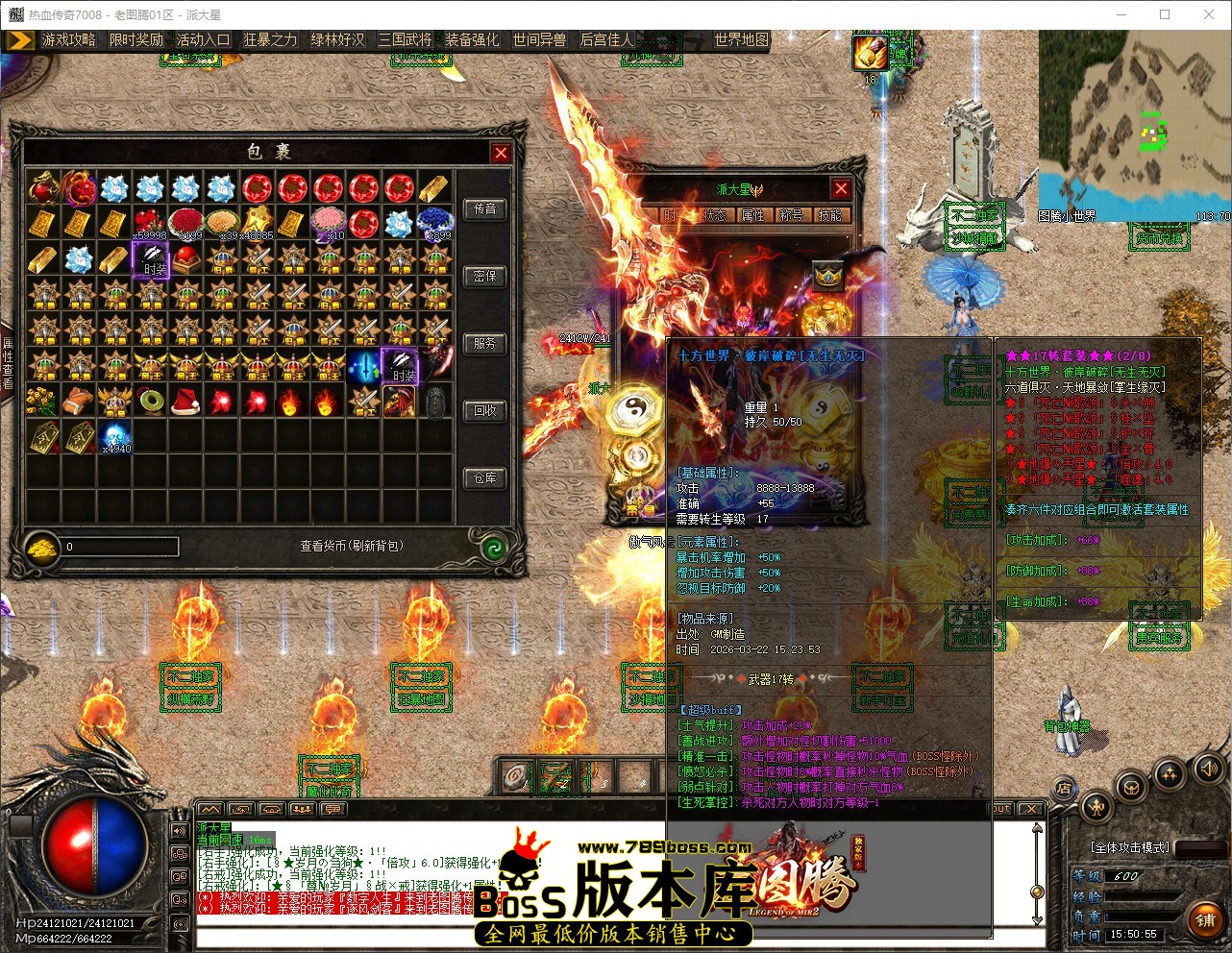Image resolution: width=1232 pixels, height=953 pixels.
Task: Toggle the attack mode next to [全体攻击模式]
Action: click(x=1202, y=849)
